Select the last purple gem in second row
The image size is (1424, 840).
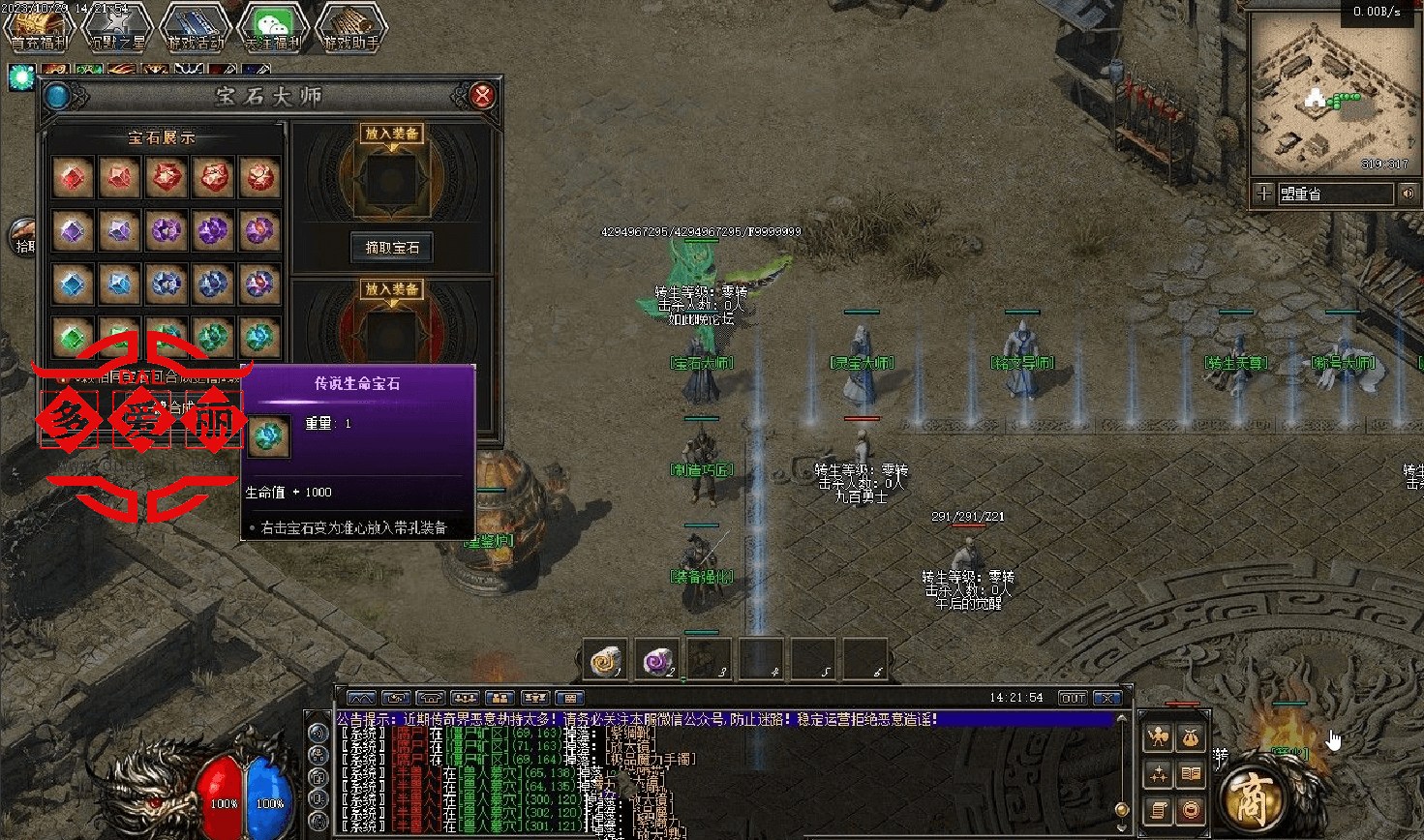click(259, 231)
